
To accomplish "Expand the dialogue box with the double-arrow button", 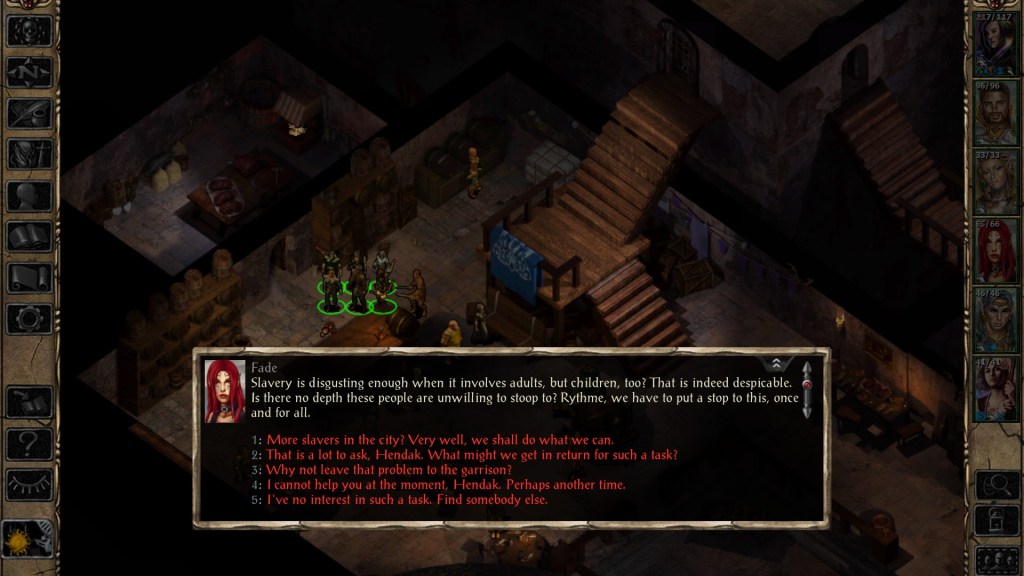I will pyautogui.click(x=775, y=364).
